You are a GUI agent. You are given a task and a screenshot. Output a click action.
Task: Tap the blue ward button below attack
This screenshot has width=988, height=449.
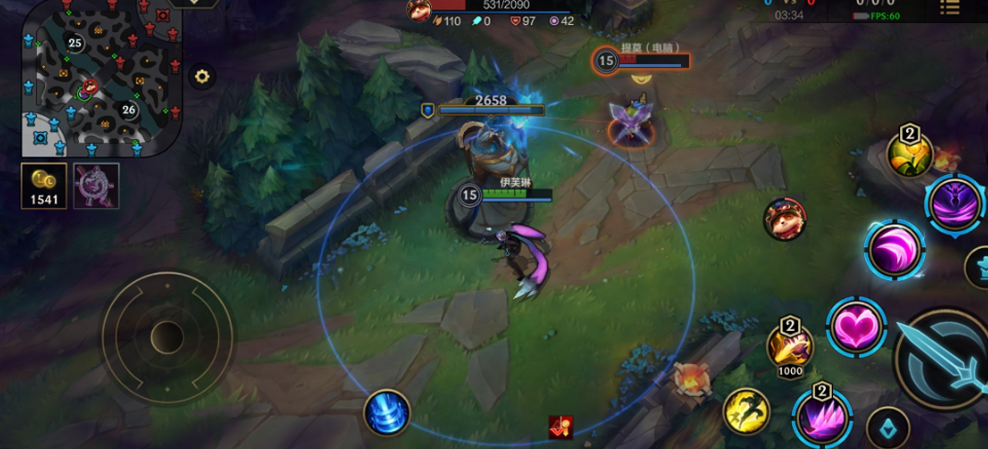888,426
